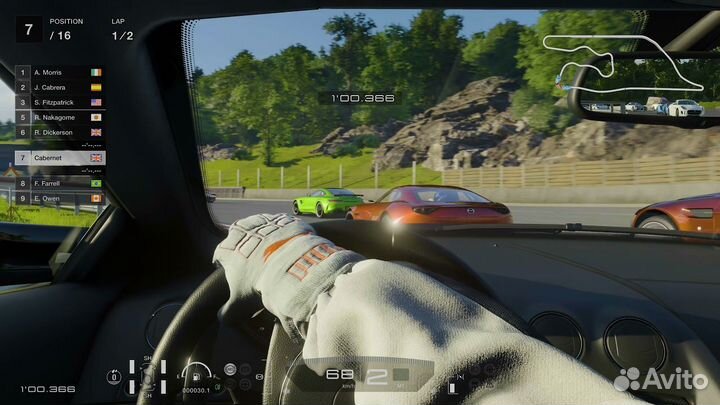Click the fuel gauge icon
Viewport: 720px width, 405px height.
[x=198, y=375]
